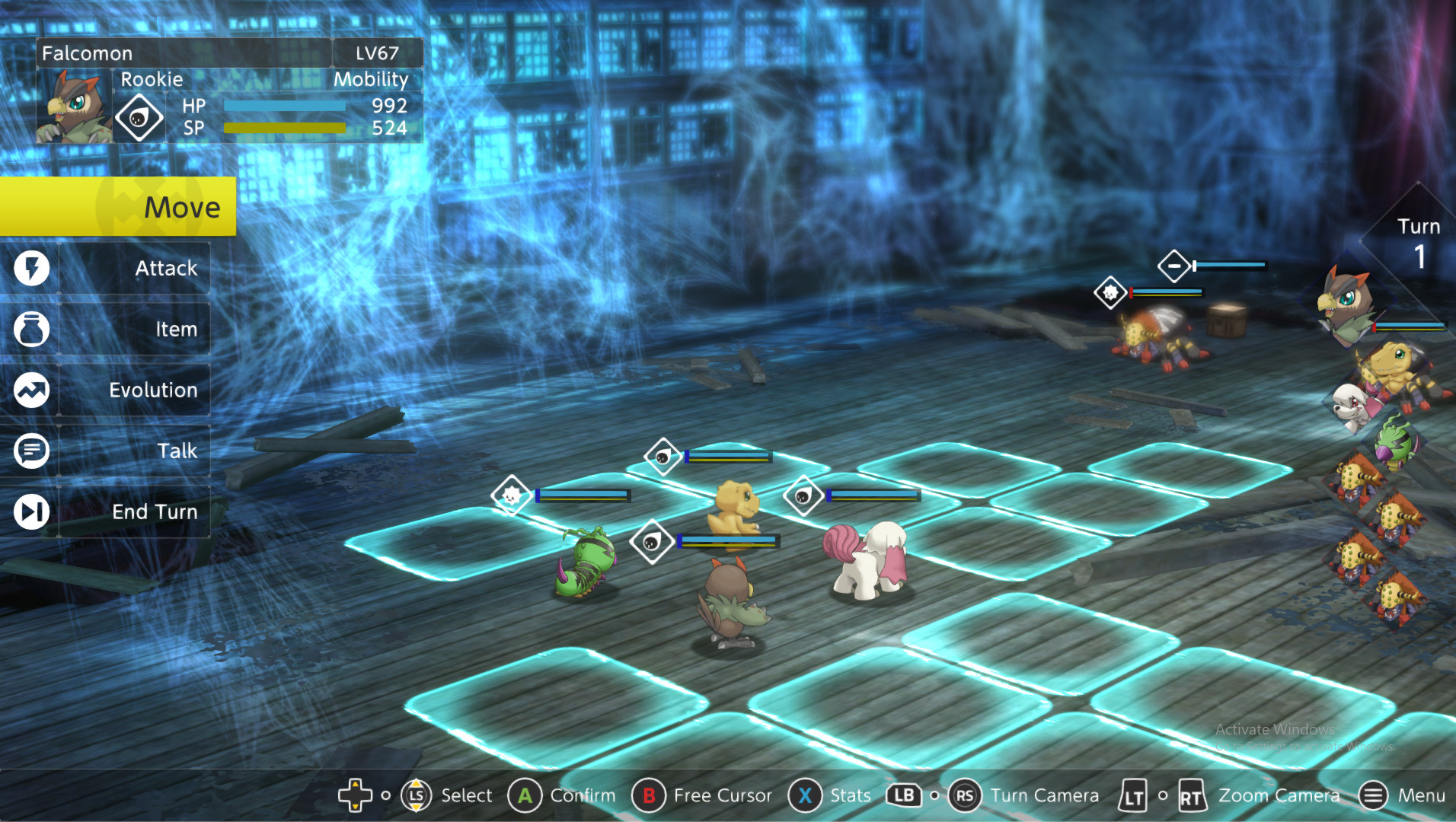Image resolution: width=1456 pixels, height=822 pixels.
Task: Open the Item command jar icon
Action: point(30,329)
